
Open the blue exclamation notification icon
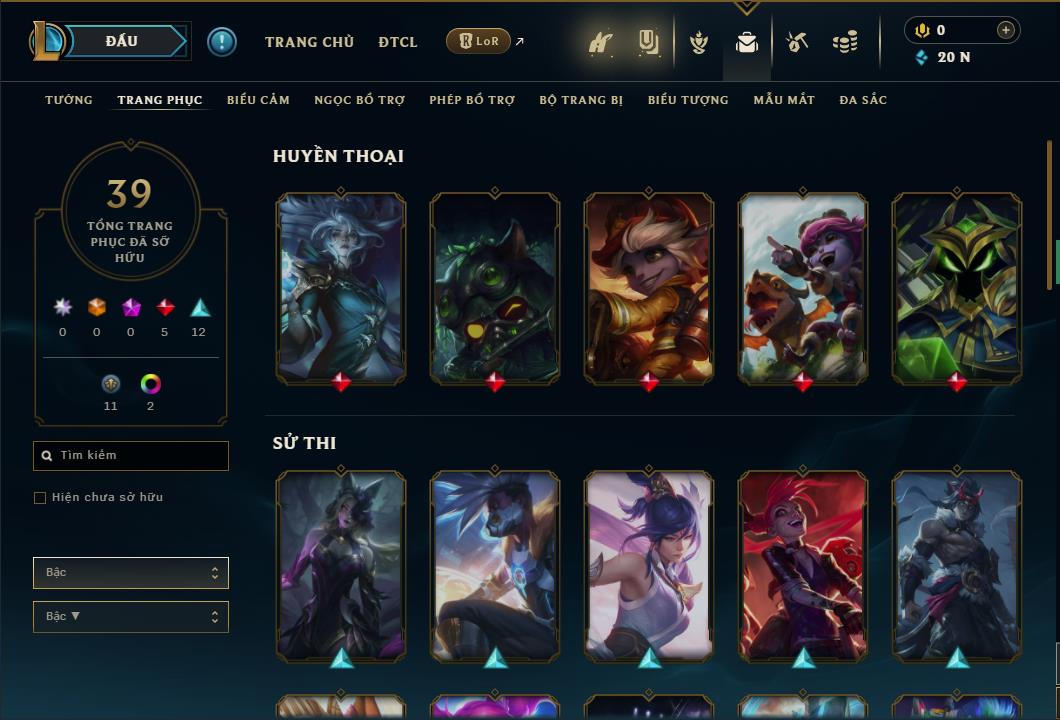(x=222, y=42)
